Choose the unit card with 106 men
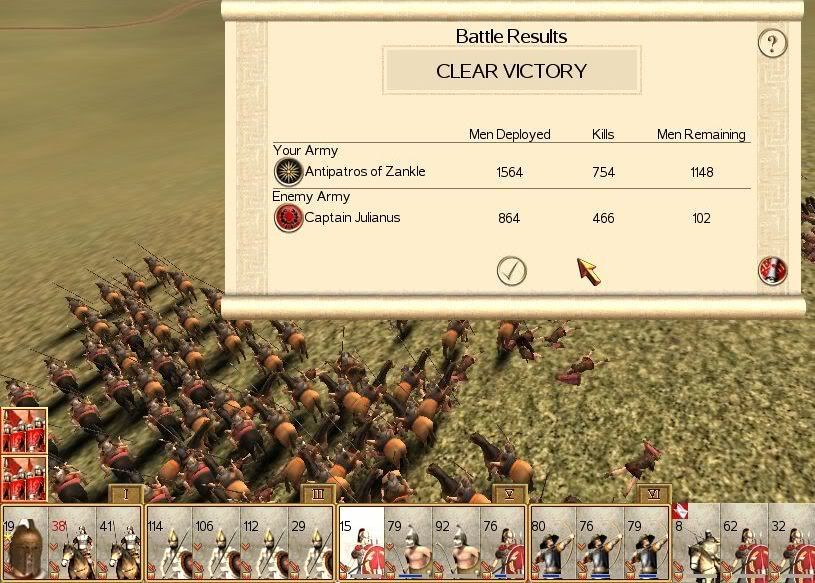815x583 pixels. click(x=216, y=544)
